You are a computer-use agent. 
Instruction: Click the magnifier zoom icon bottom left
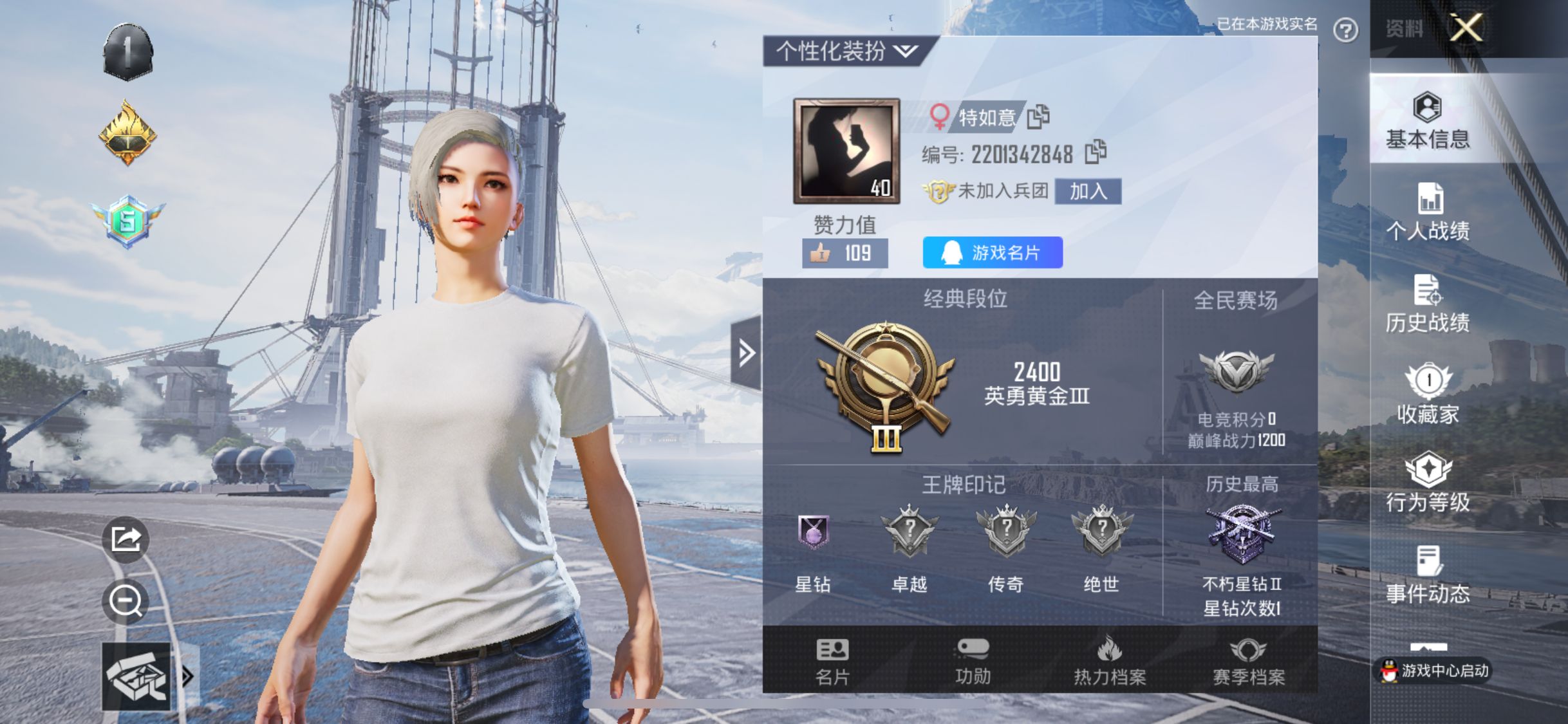click(126, 601)
